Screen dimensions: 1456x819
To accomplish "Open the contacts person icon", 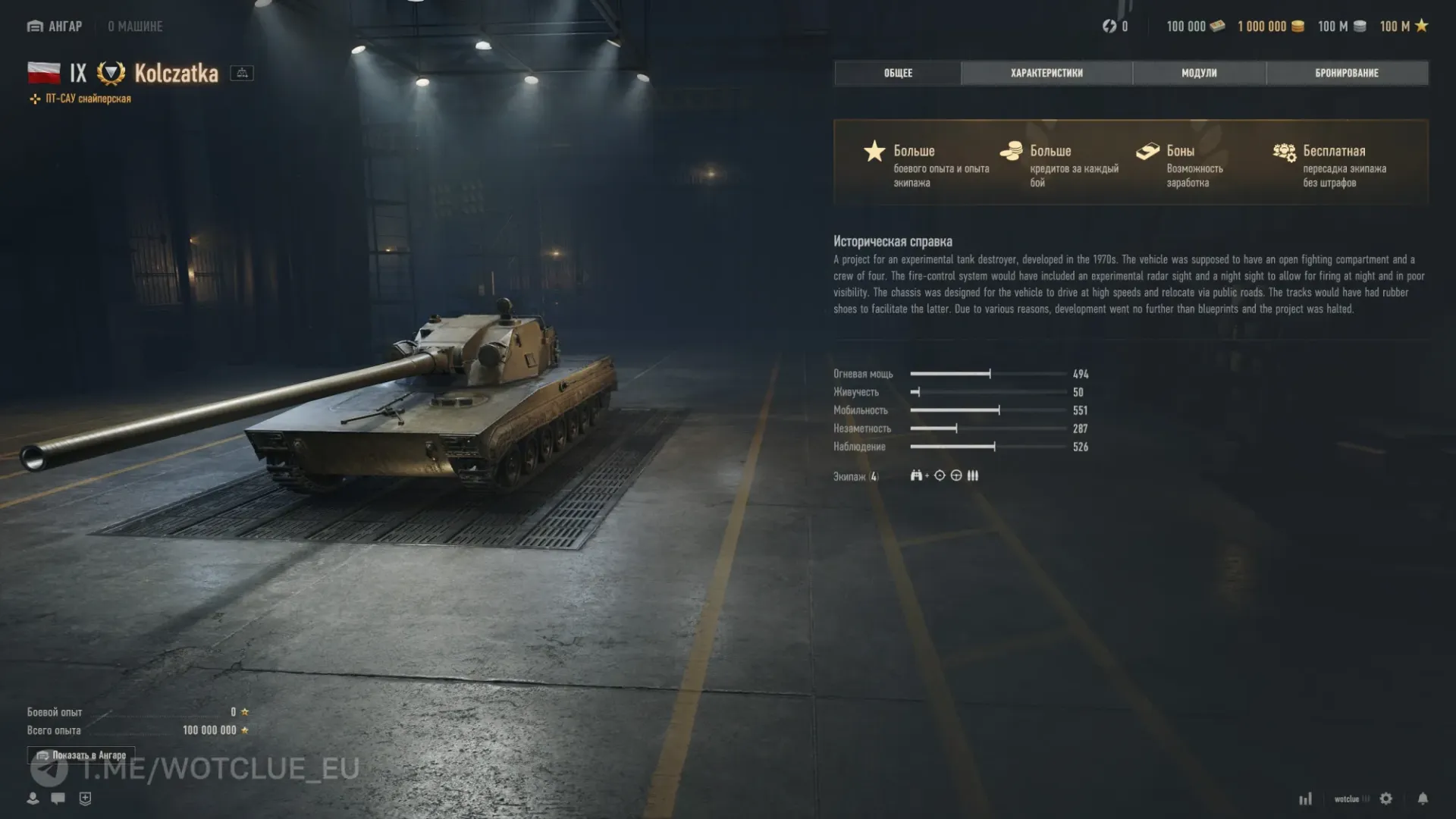I will [33, 798].
